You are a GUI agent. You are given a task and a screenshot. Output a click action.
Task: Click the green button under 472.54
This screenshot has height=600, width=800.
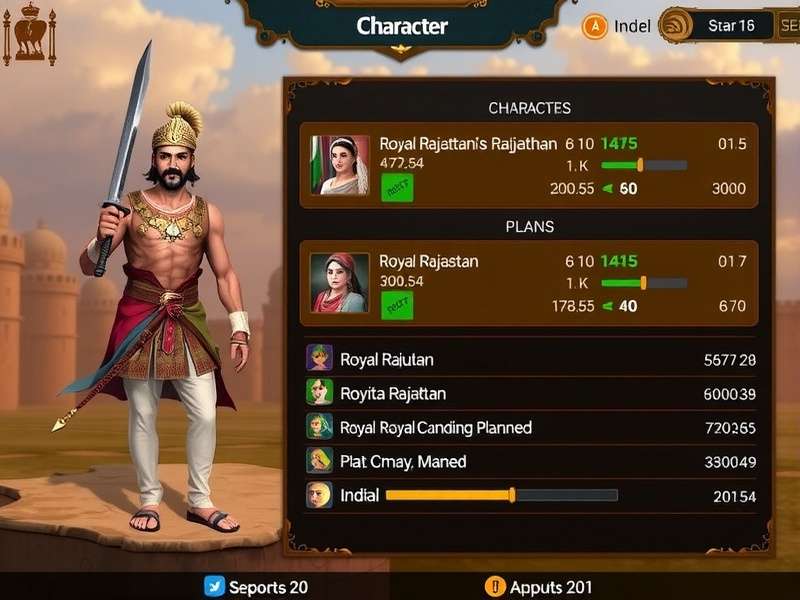click(x=397, y=187)
